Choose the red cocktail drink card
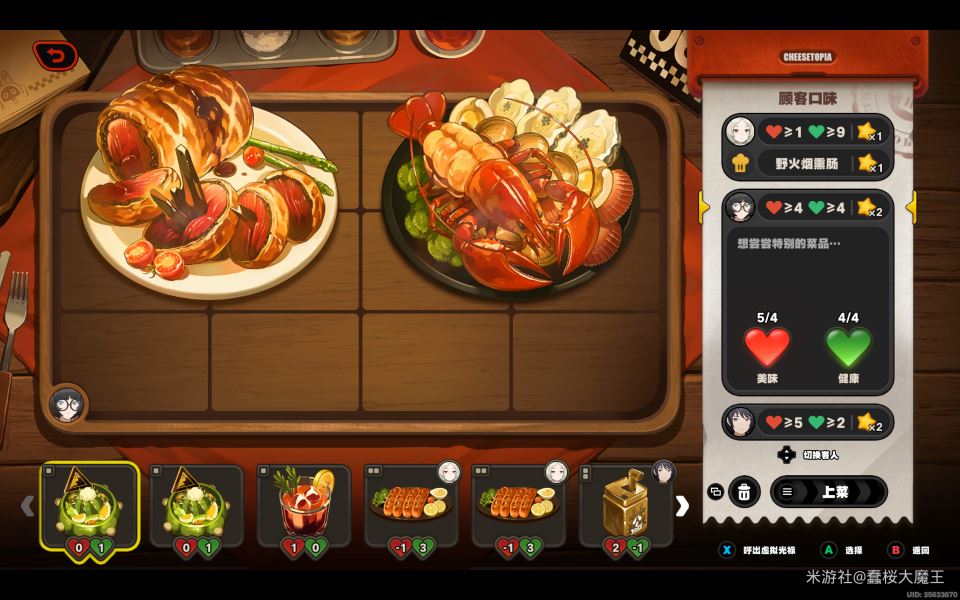This screenshot has height=600, width=960. tap(303, 506)
